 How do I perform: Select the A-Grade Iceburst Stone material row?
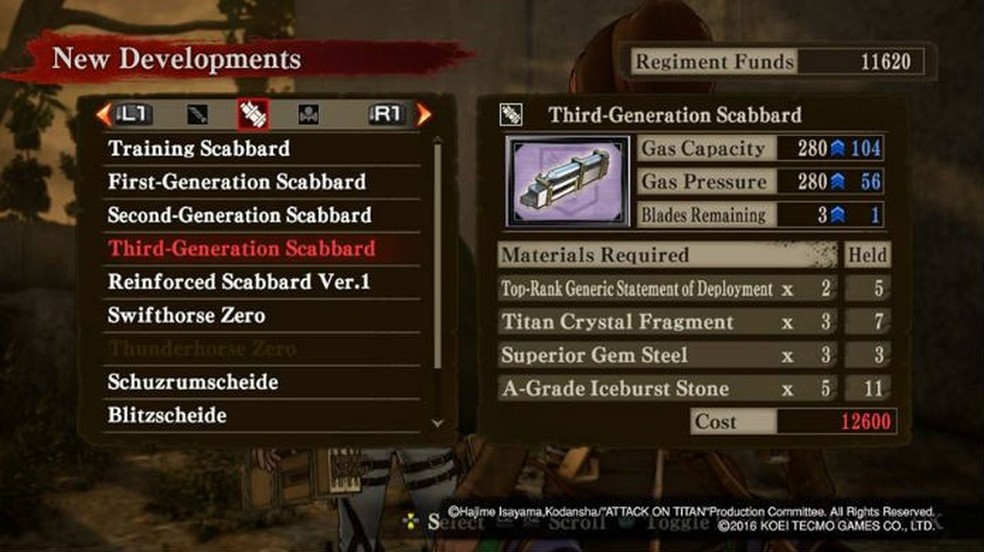point(667,388)
